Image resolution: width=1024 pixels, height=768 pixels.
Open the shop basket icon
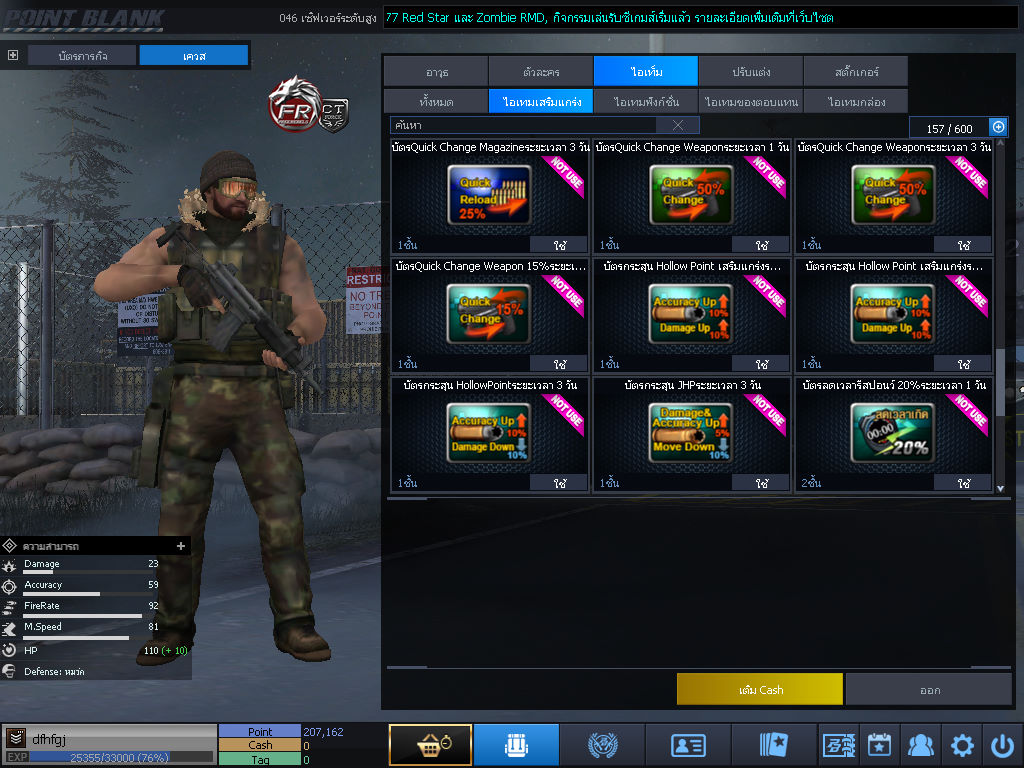coord(430,745)
